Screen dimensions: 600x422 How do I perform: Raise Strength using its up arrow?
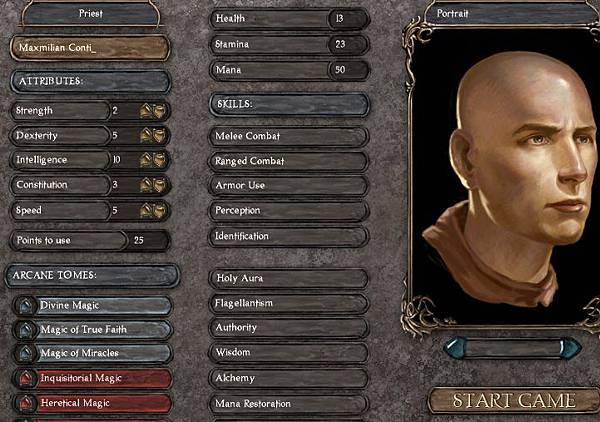(x=146, y=111)
